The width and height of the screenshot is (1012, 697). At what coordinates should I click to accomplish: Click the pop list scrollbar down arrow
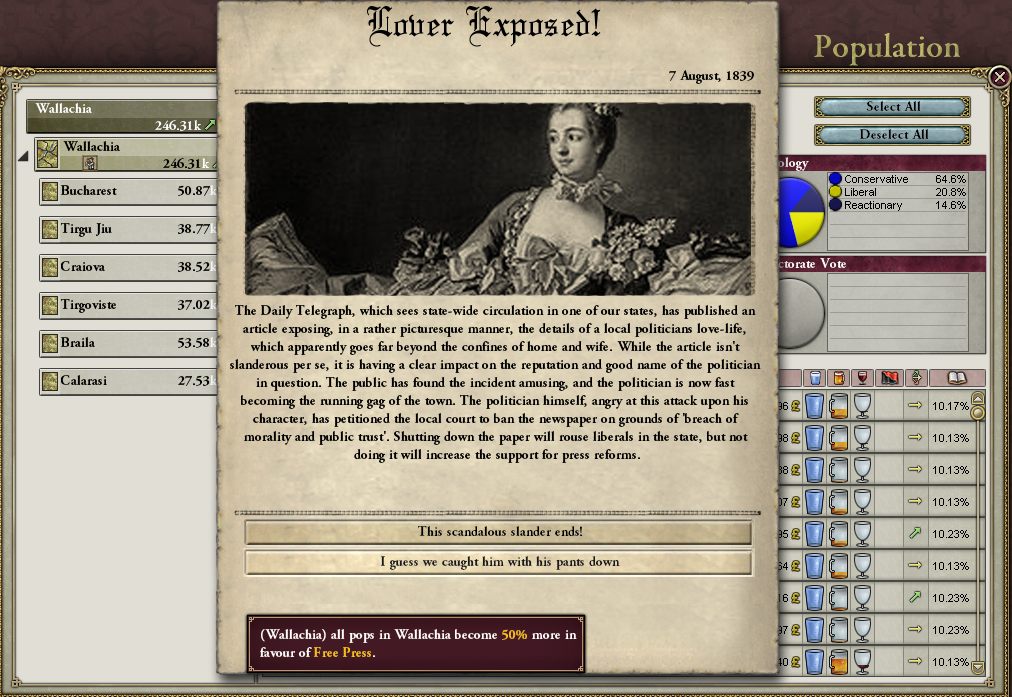[x=978, y=667]
